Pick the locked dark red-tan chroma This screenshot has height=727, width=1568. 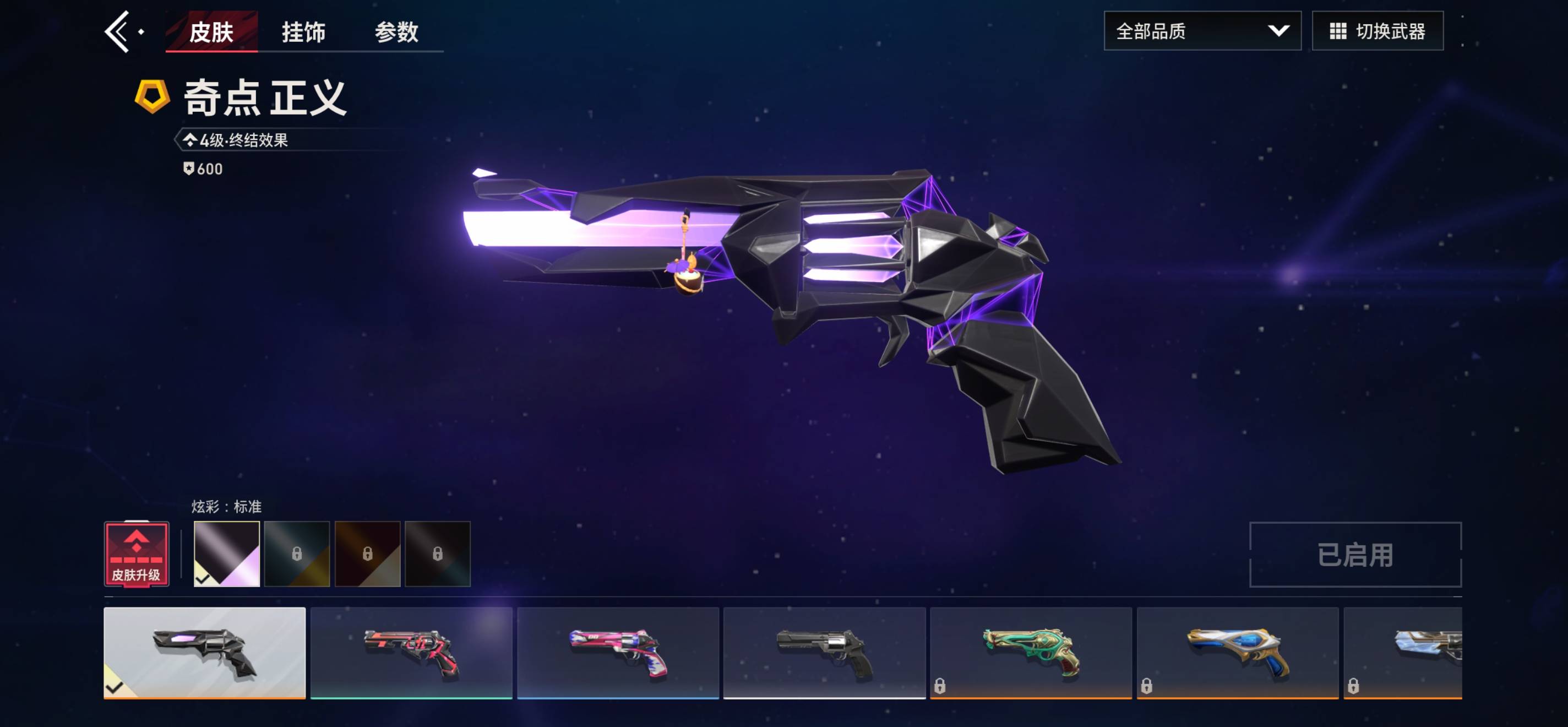pyautogui.click(x=368, y=554)
